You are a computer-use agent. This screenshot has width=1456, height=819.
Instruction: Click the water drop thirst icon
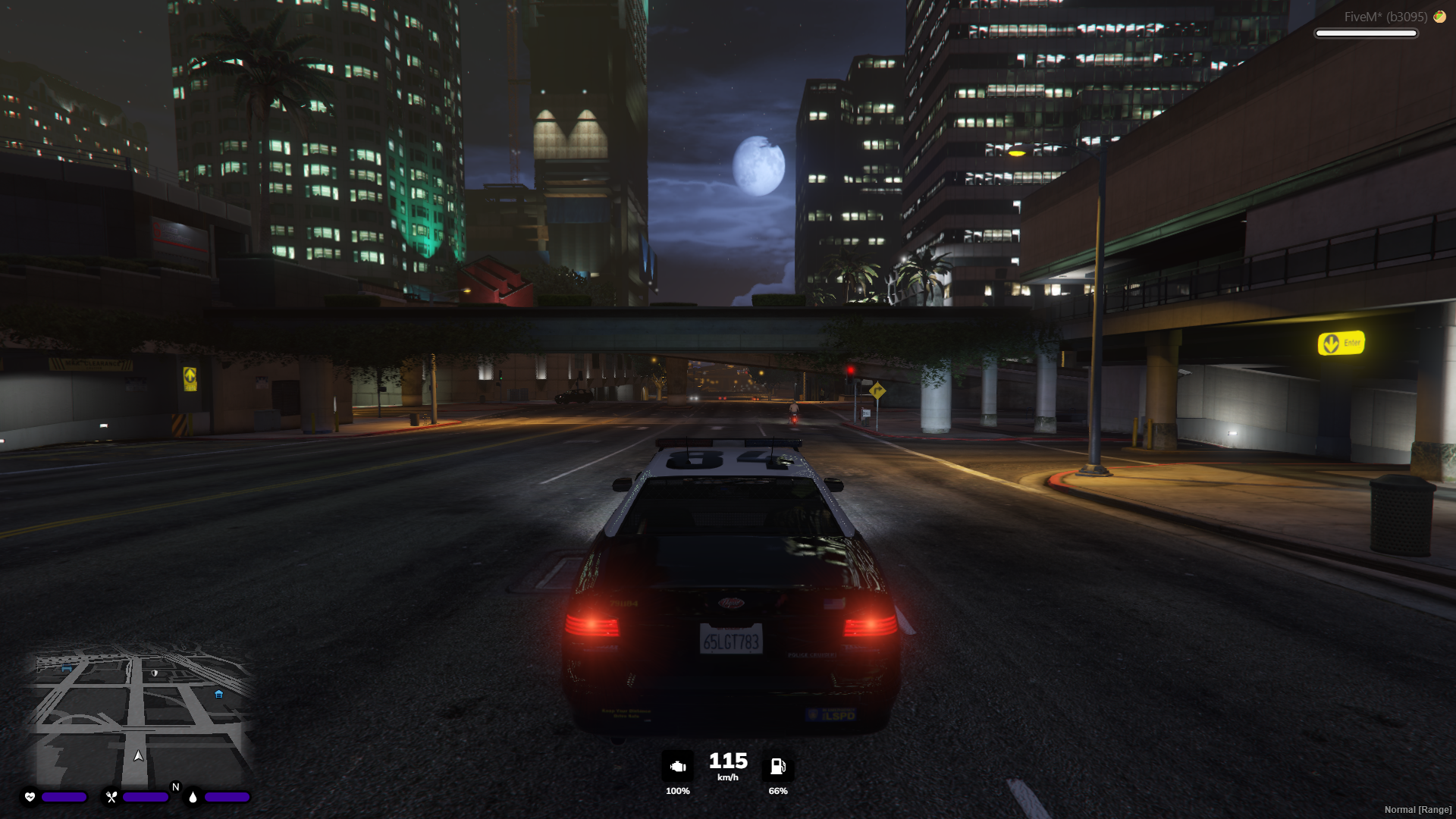tap(194, 797)
